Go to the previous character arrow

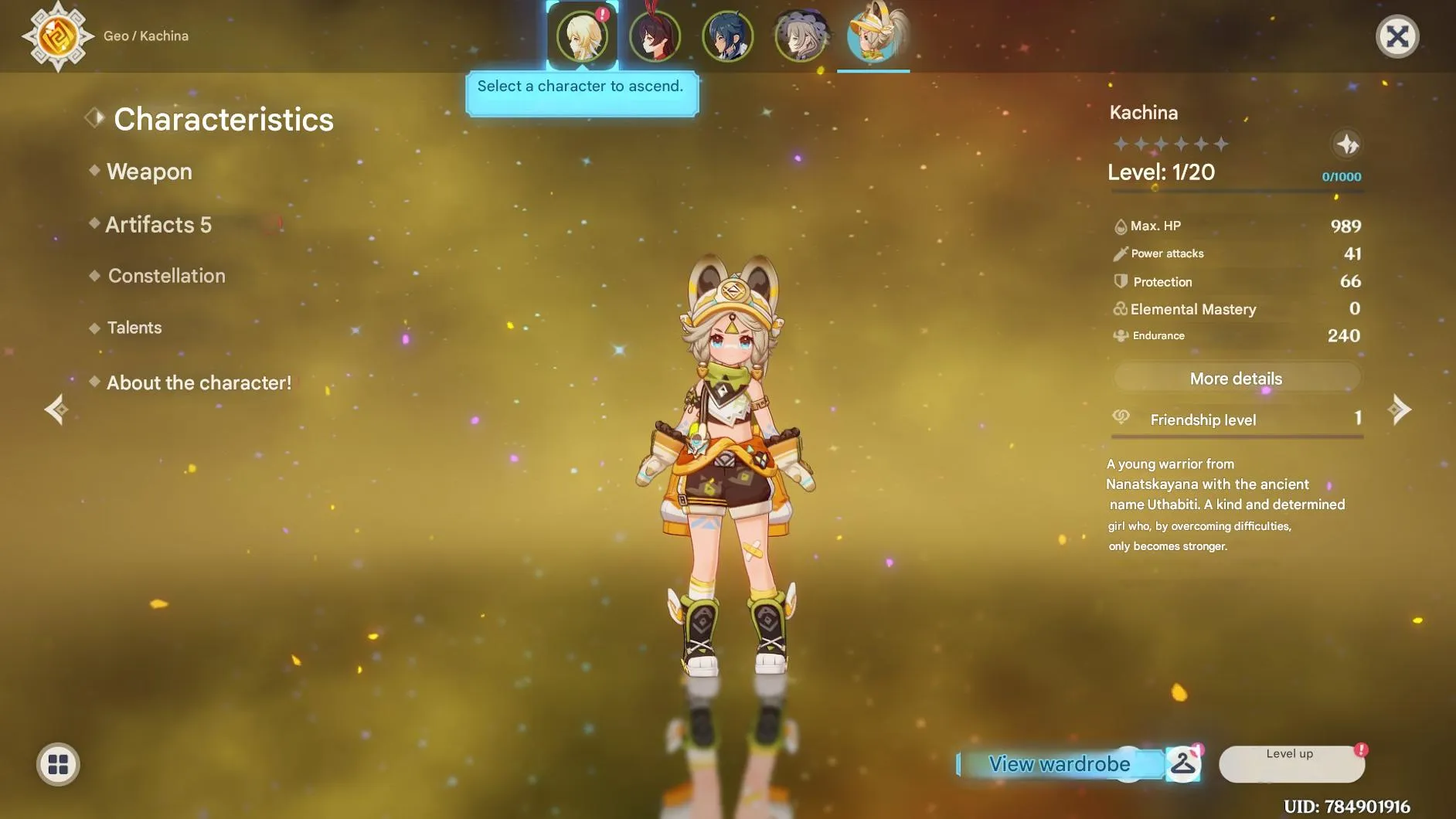point(56,409)
